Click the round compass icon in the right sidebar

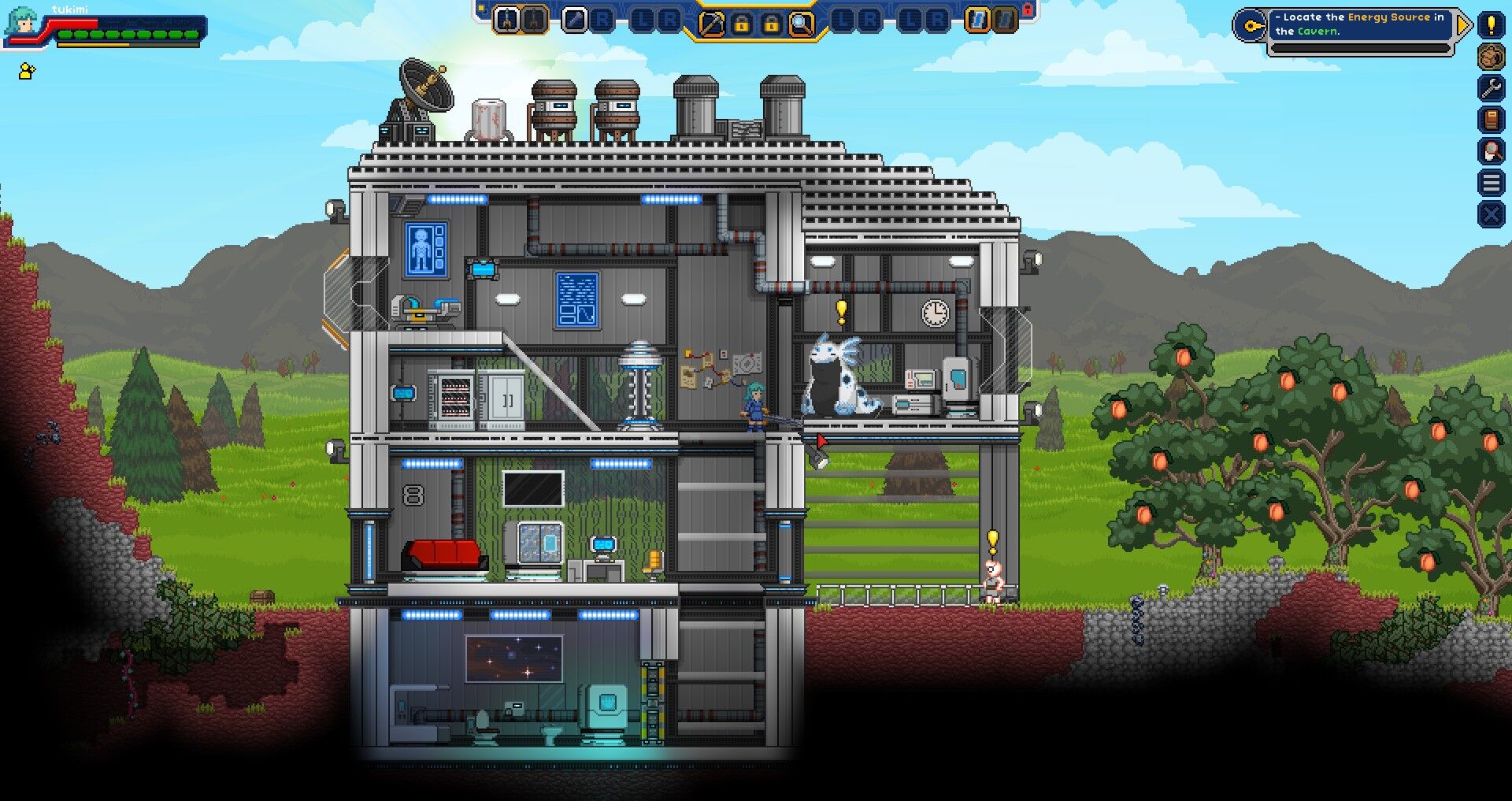click(1492, 57)
